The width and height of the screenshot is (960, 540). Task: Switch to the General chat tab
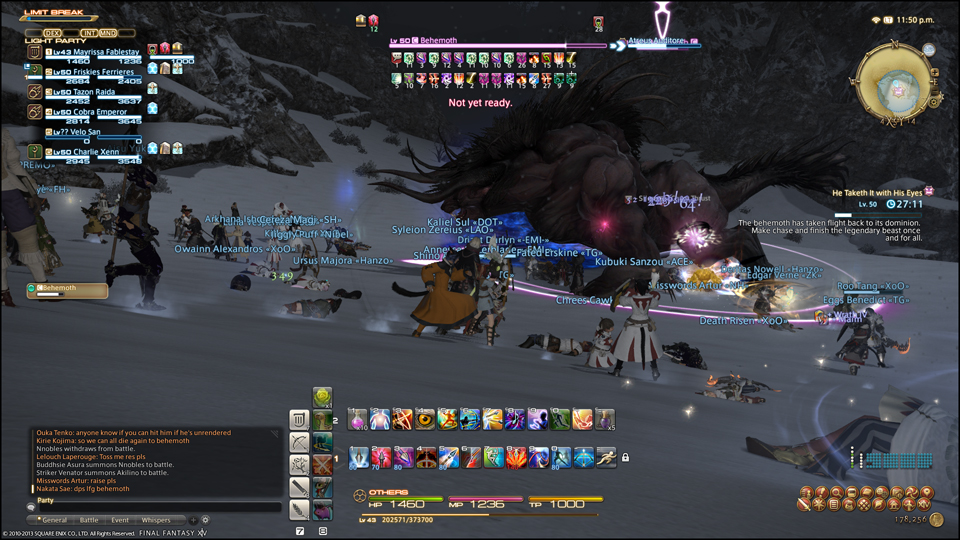[54, 520]
